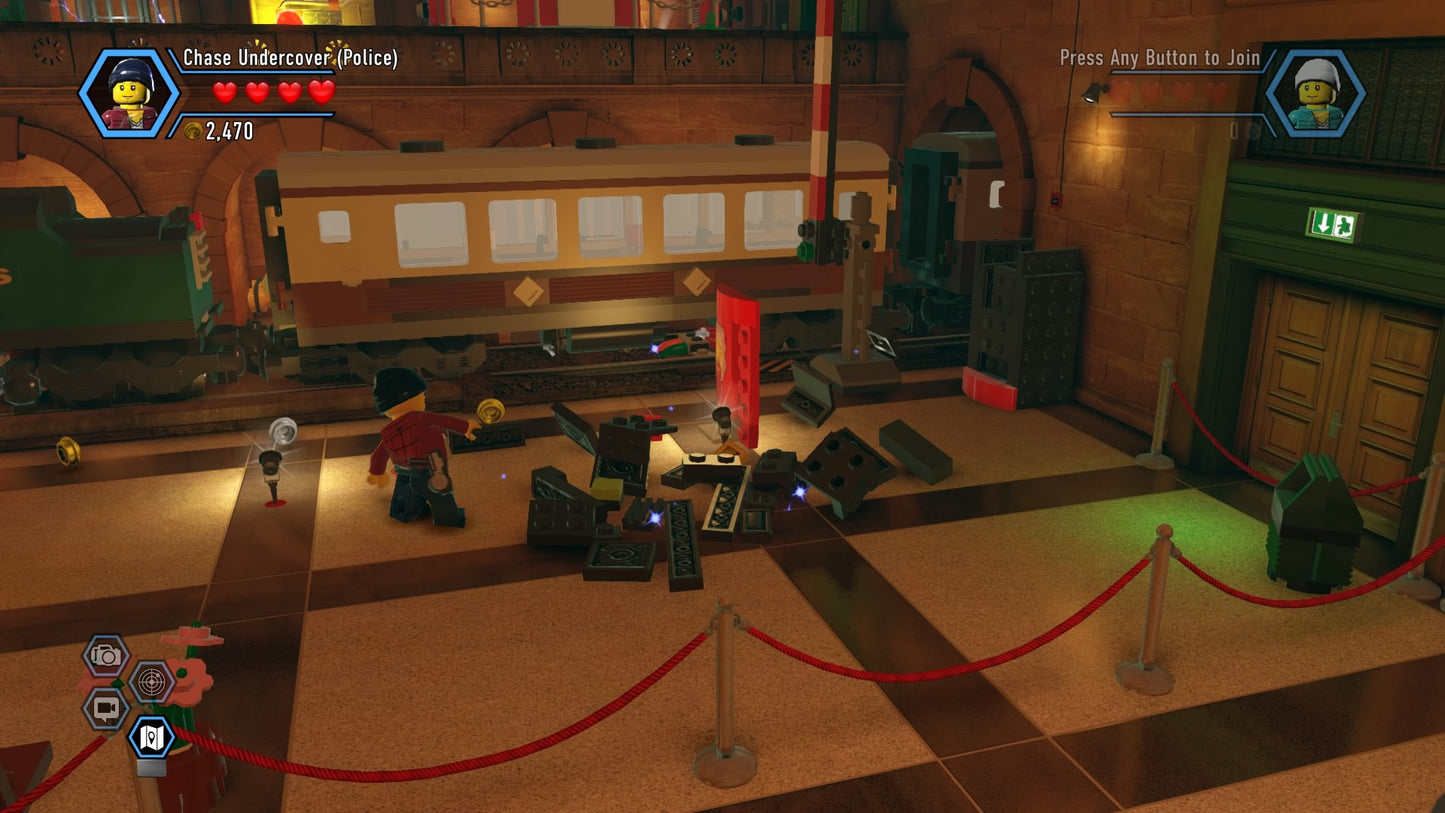Click the Press Any Button to Join prompt
This screenshot has width=1445, height=813.
click(x=1159, y=58)
